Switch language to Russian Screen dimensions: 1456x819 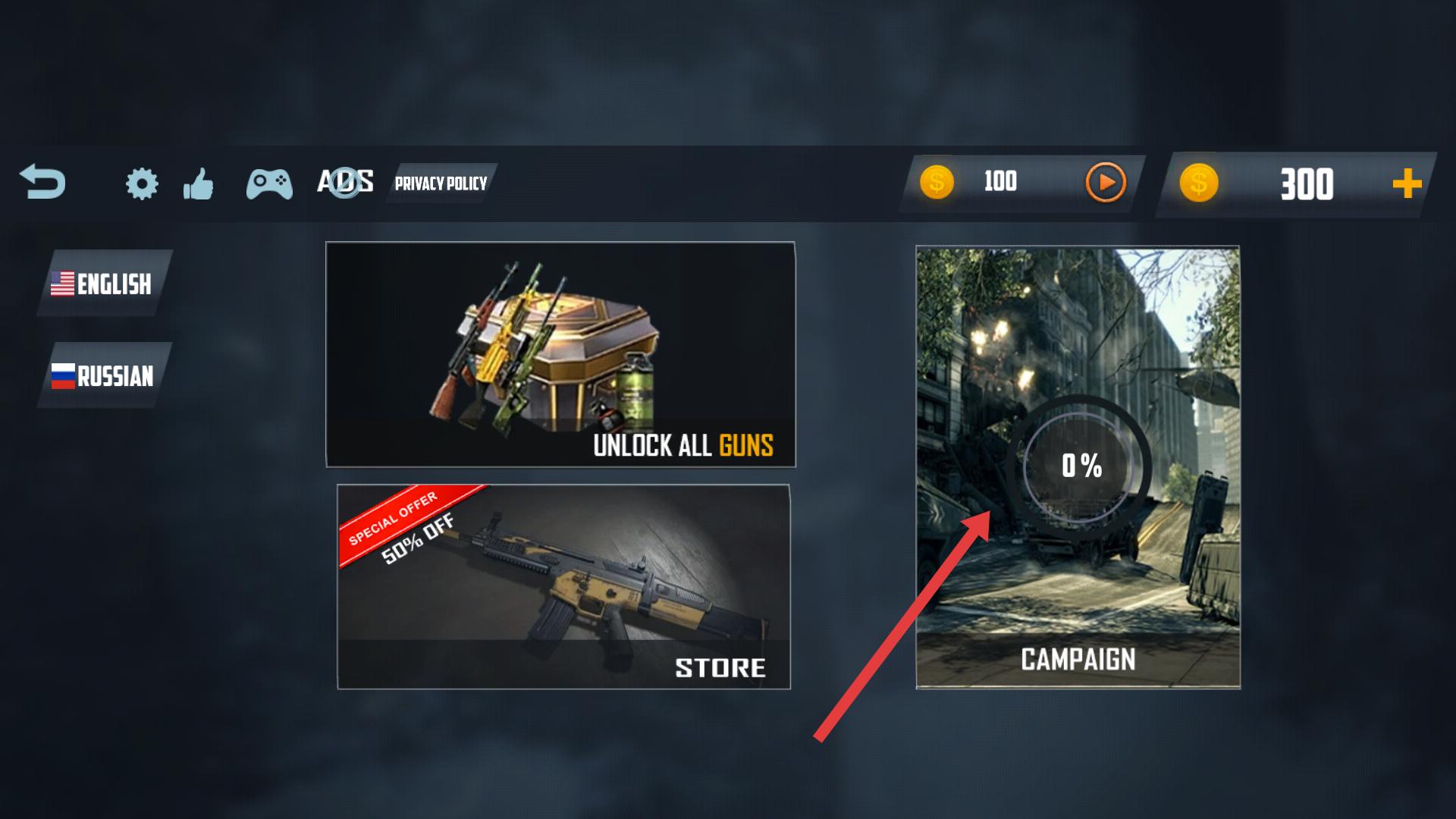coord(104,375)
